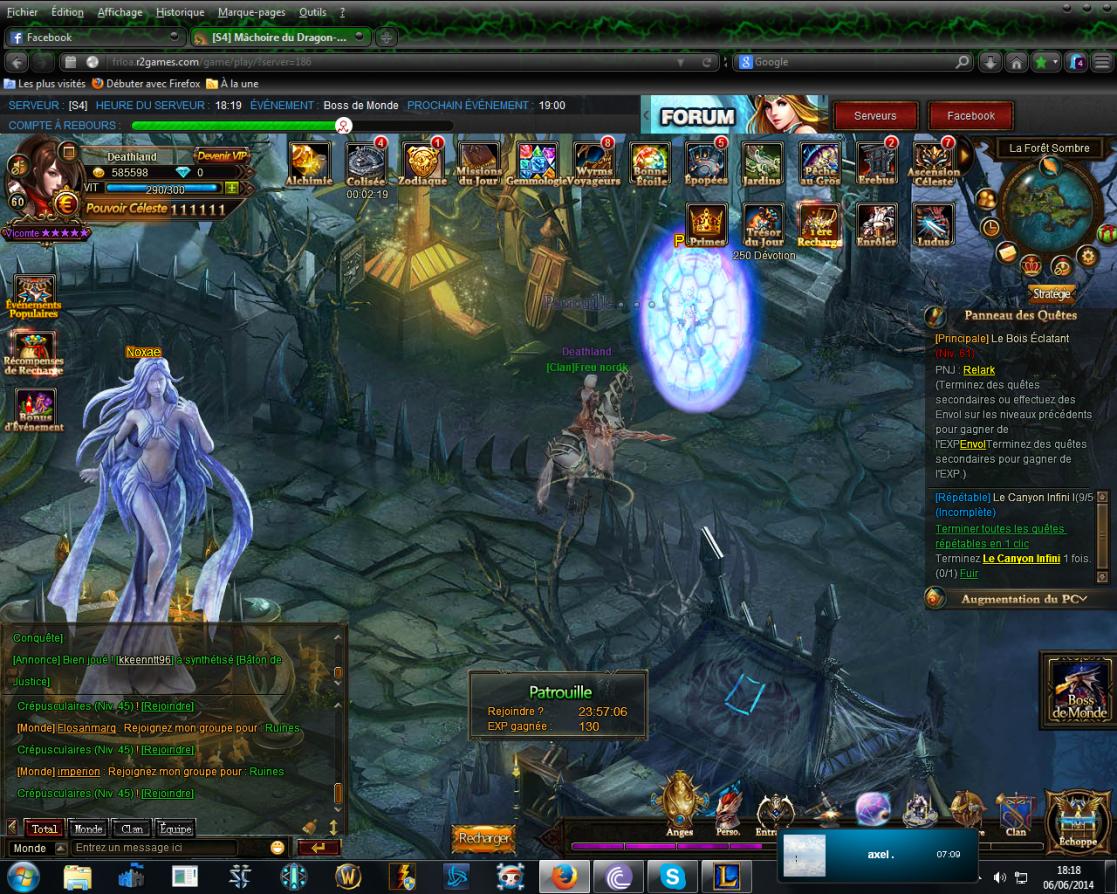Switch chat to the Monde tab
Viewport: 1117px width, 894px height.
[88, 829]
